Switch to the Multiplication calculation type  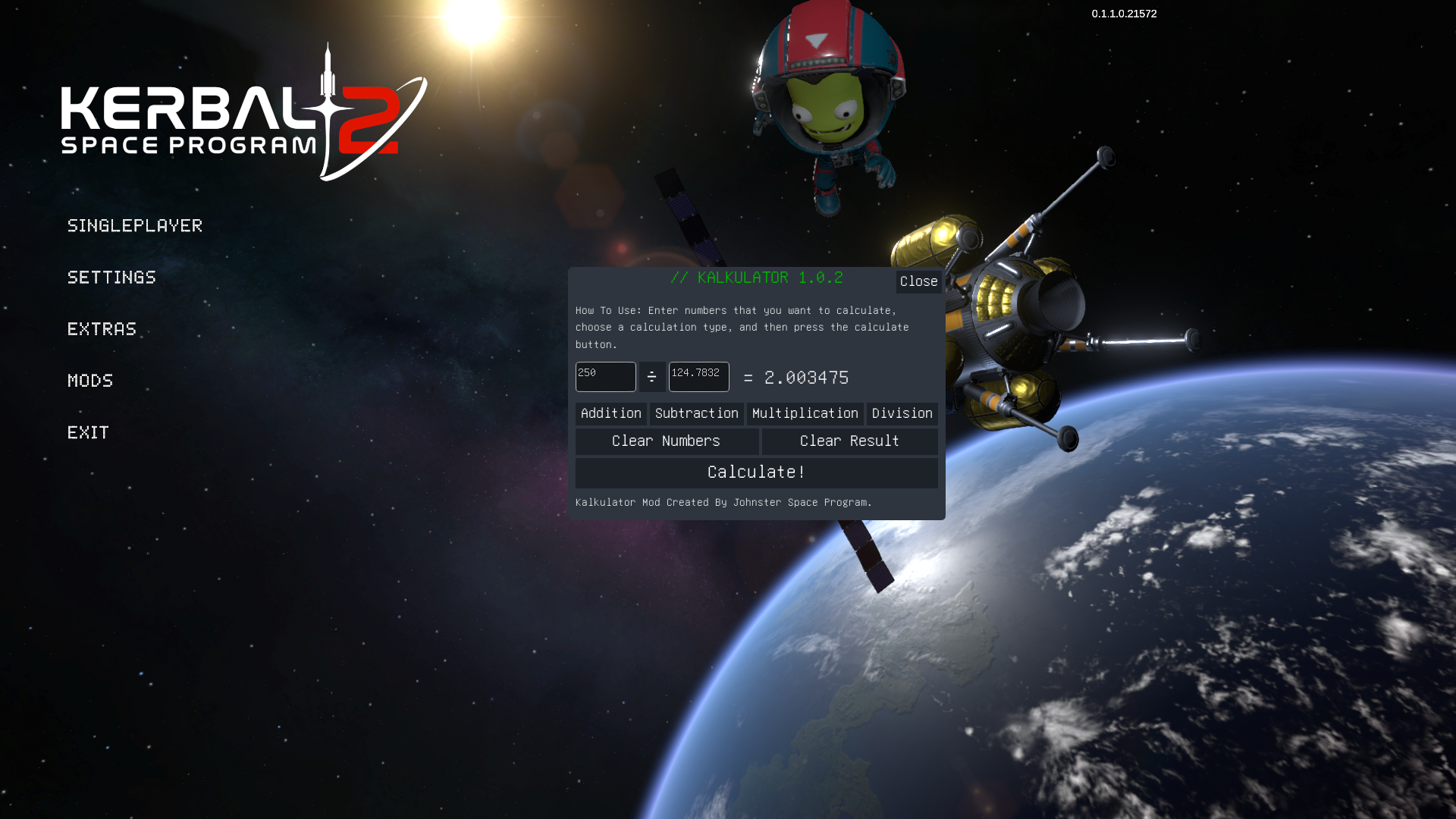[x=805, y=413]
